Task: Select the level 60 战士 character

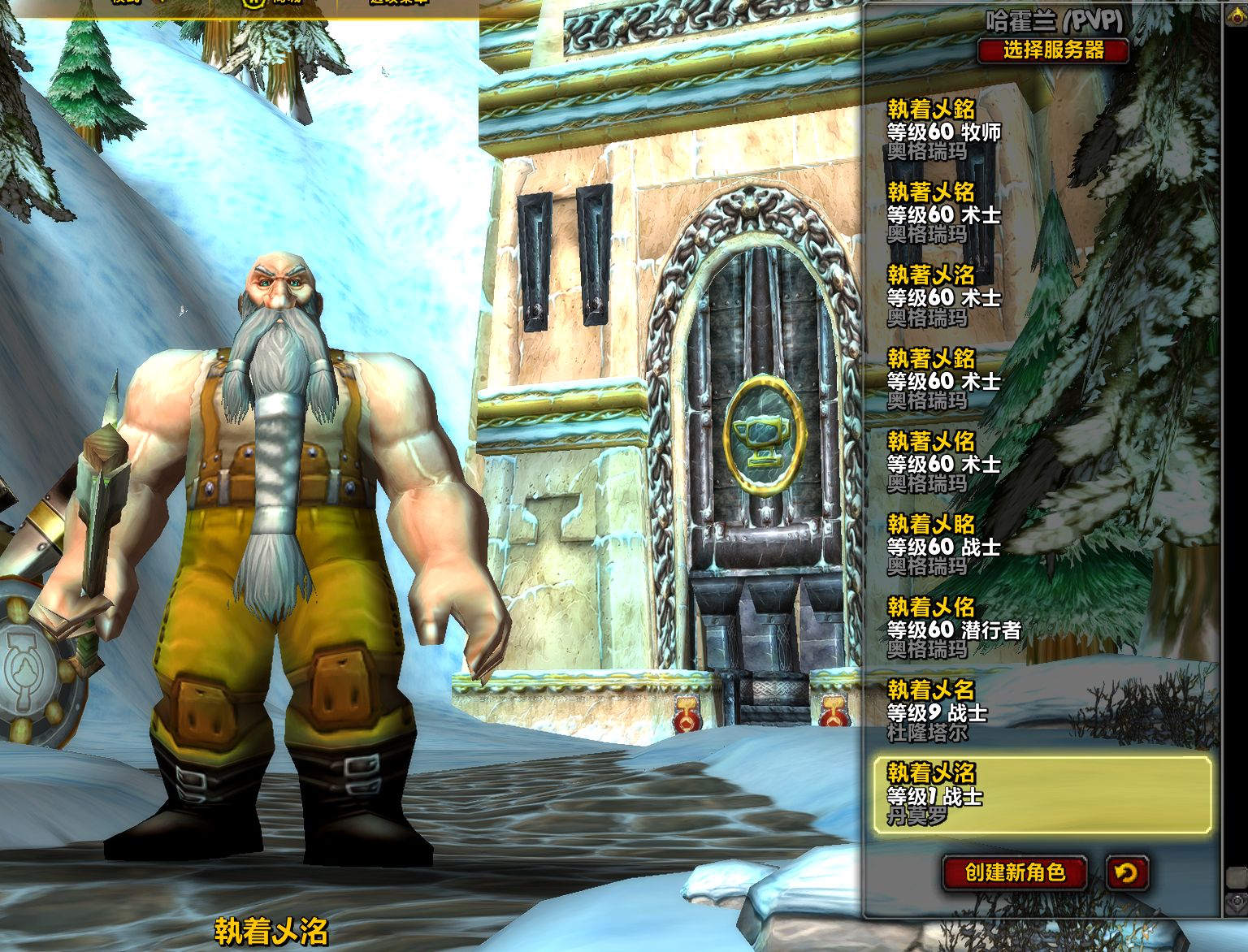Action: coord(942,545)
